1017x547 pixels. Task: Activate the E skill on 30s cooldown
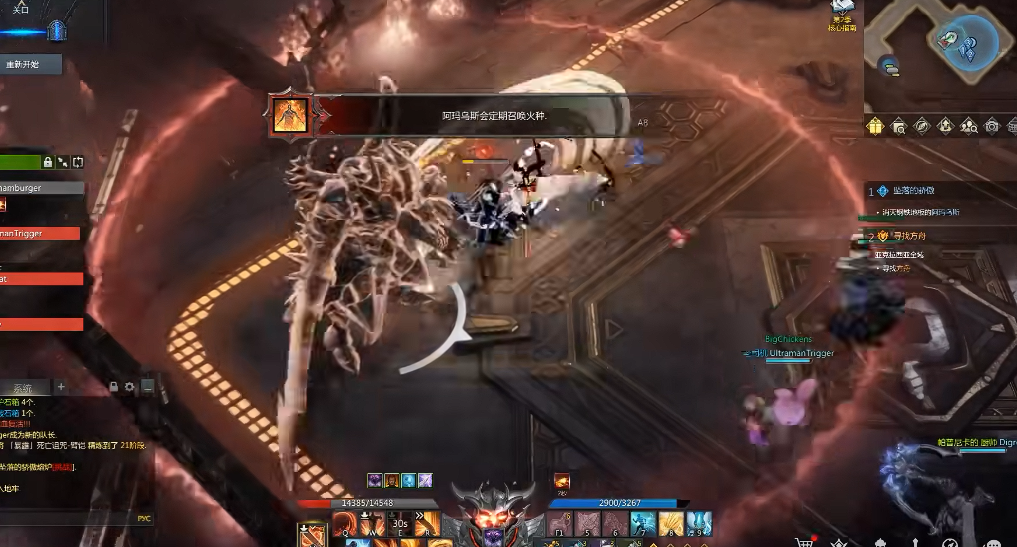click(399, 523)
